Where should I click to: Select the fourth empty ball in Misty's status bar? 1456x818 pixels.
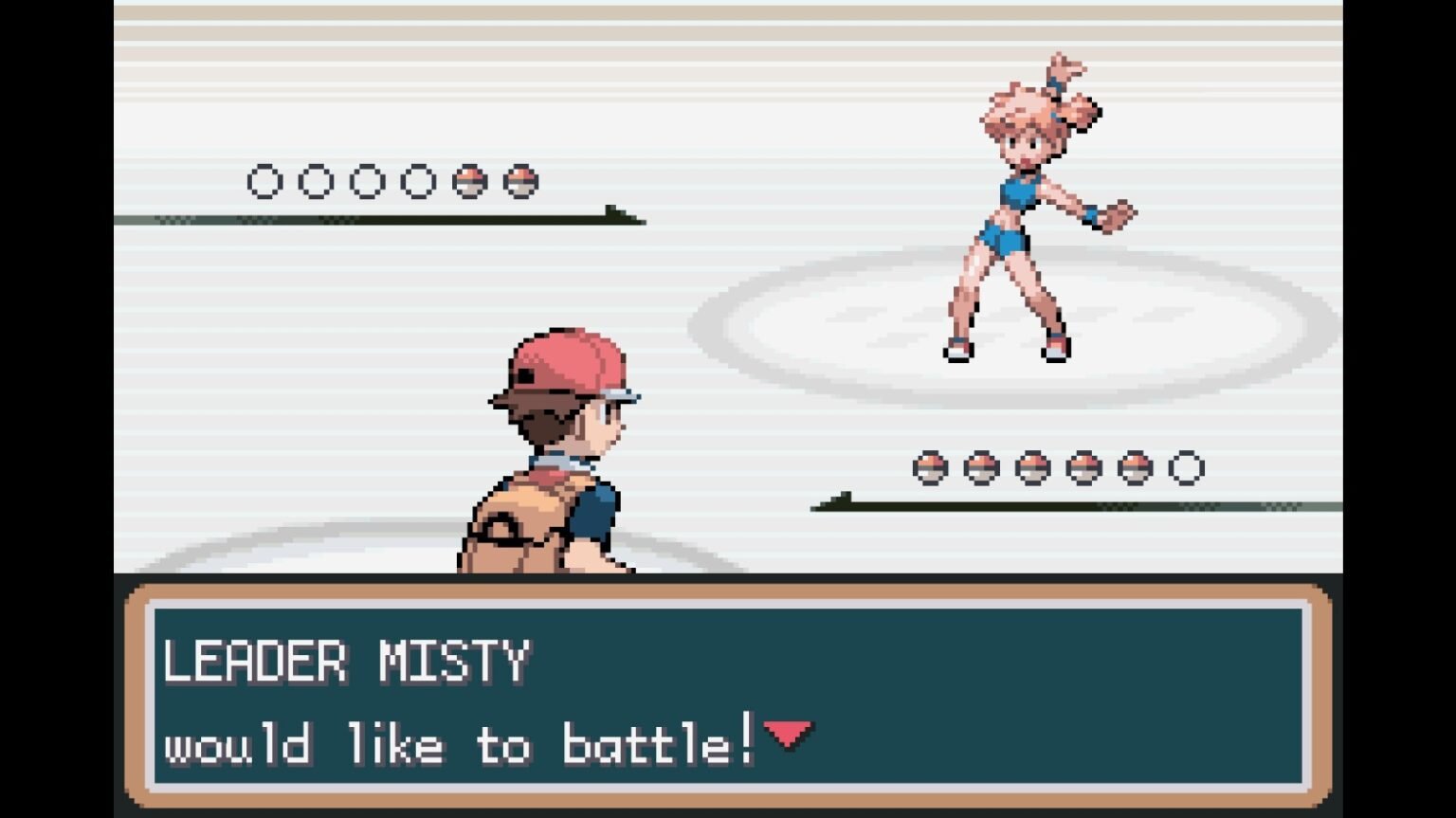point(420,180)
